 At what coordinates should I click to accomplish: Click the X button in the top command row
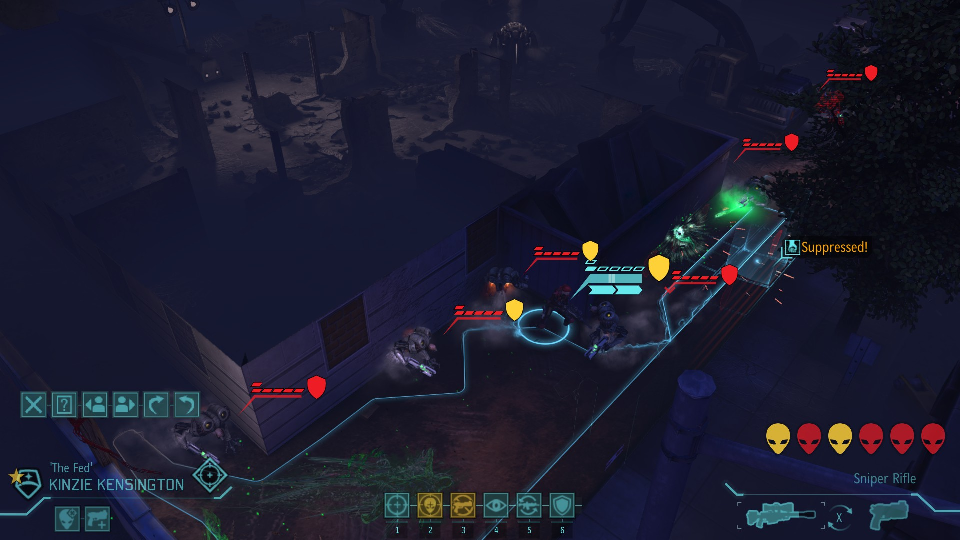coord(34,404)
